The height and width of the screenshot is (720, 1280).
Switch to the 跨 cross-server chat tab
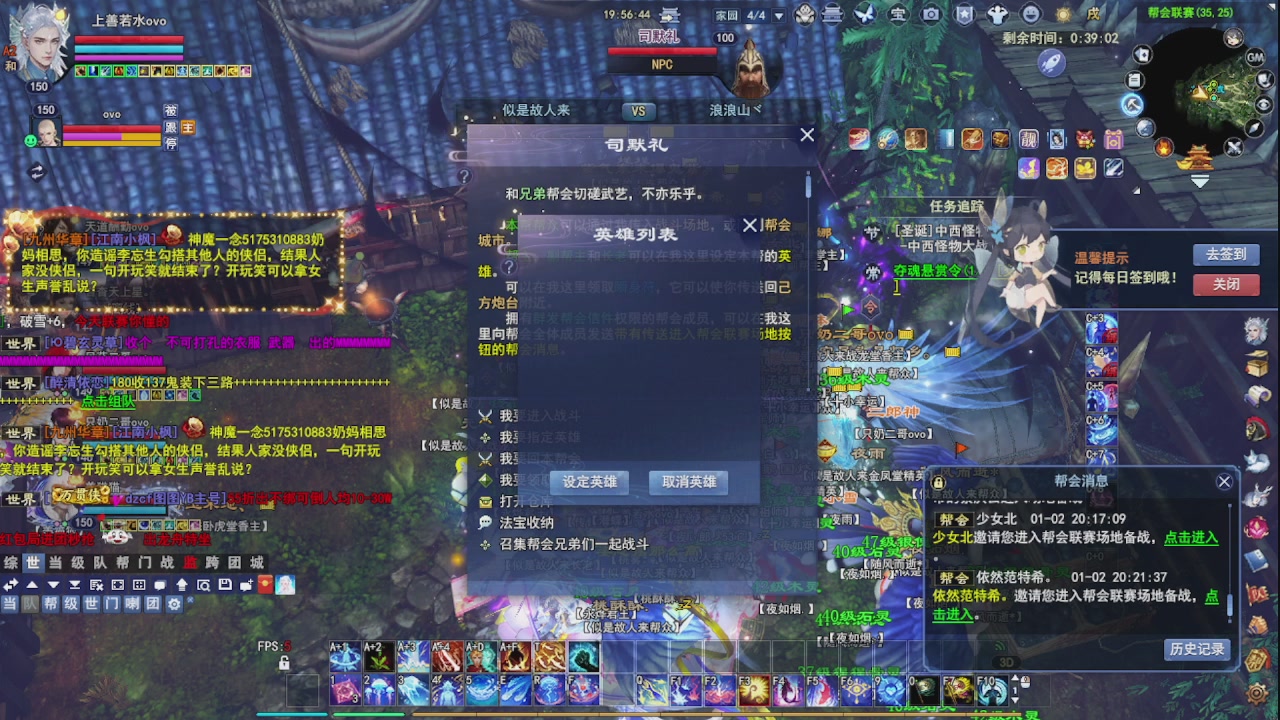coord(211,562)
